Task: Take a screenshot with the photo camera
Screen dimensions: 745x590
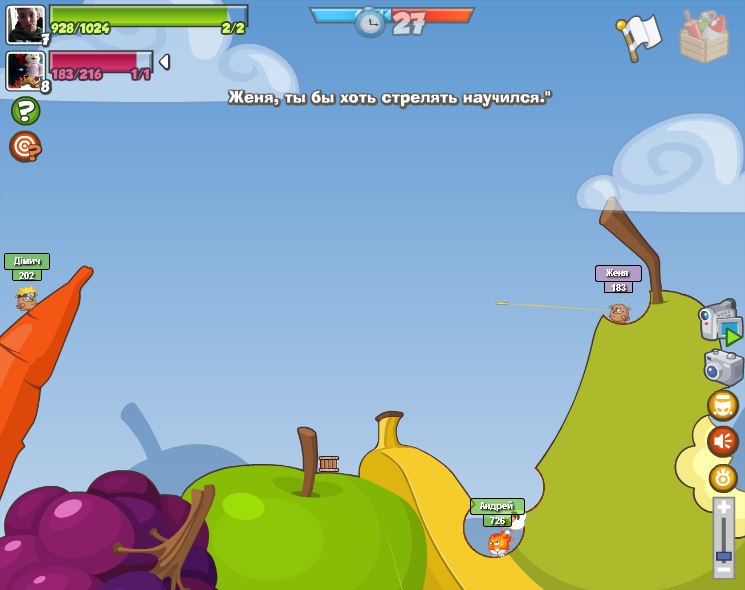Action: 723,367
